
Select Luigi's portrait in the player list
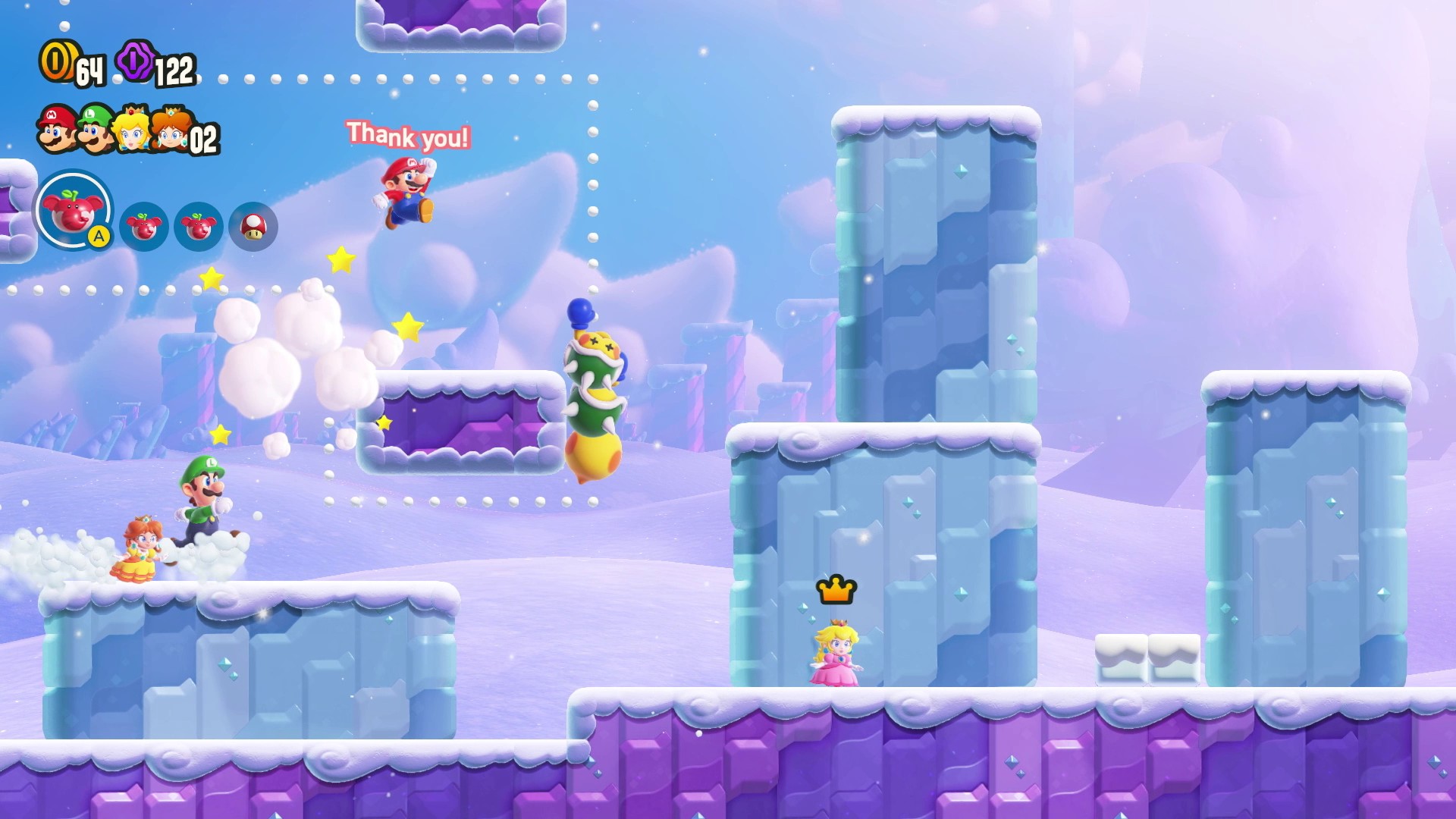point(95,128)
